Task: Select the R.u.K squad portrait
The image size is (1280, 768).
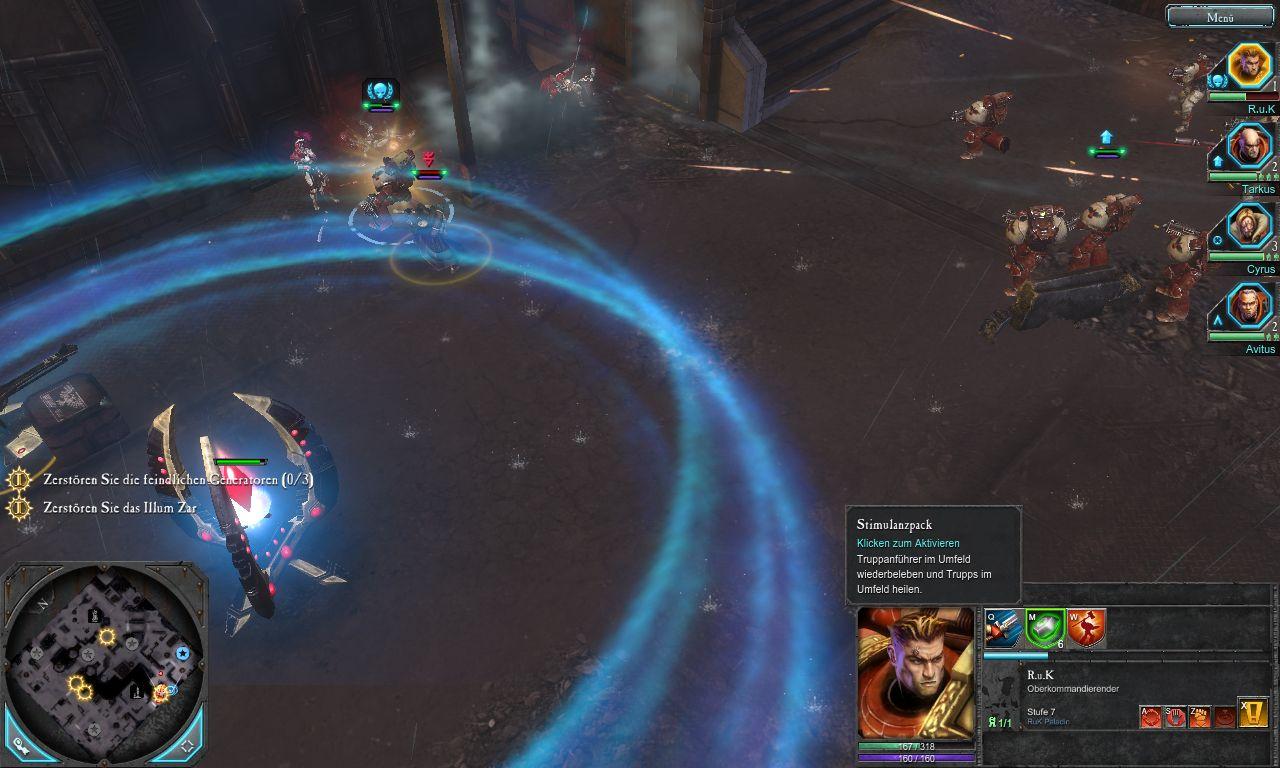Action: click(1248, 65)
